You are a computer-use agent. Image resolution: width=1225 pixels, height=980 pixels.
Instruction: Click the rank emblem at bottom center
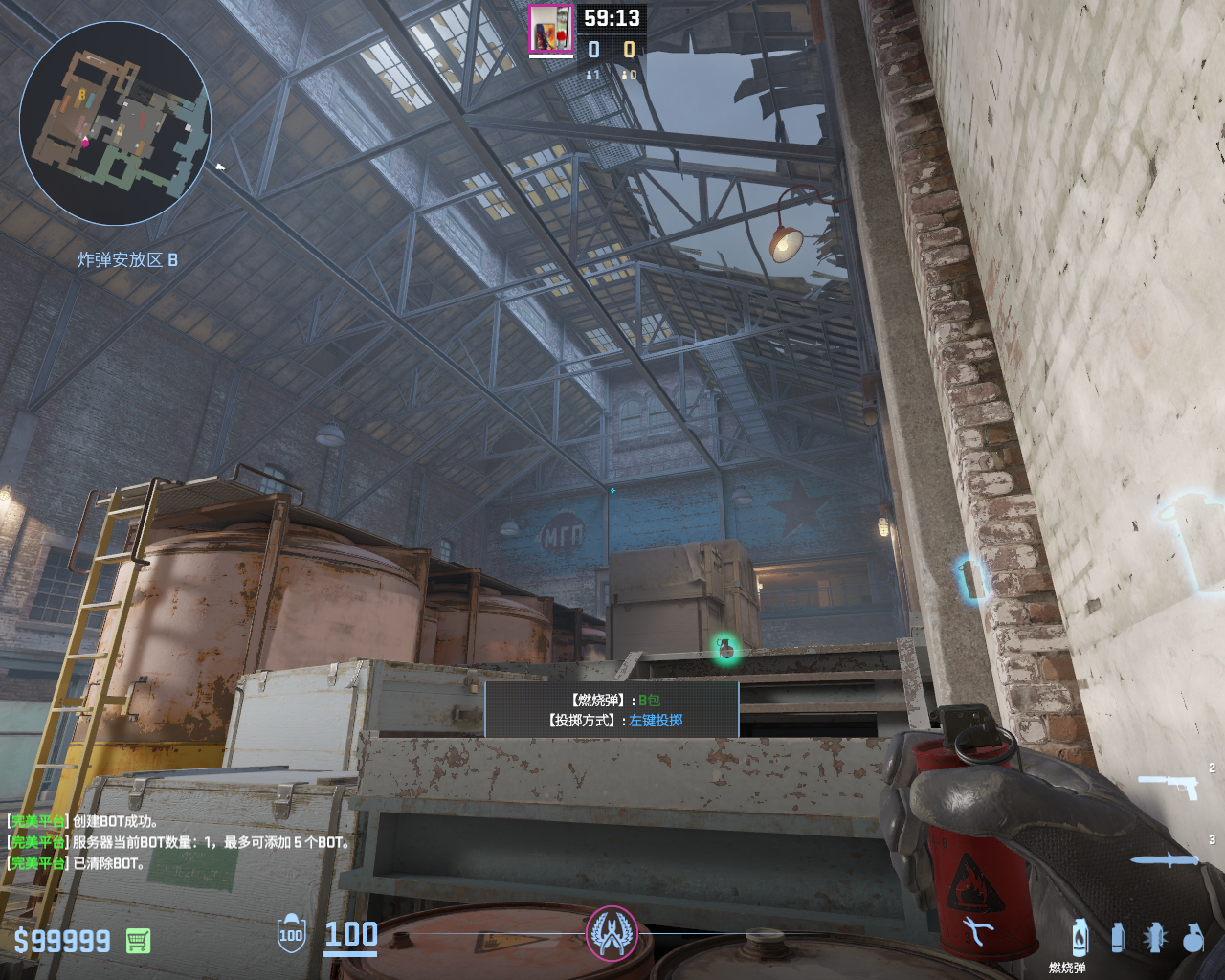tap(612, 932)
